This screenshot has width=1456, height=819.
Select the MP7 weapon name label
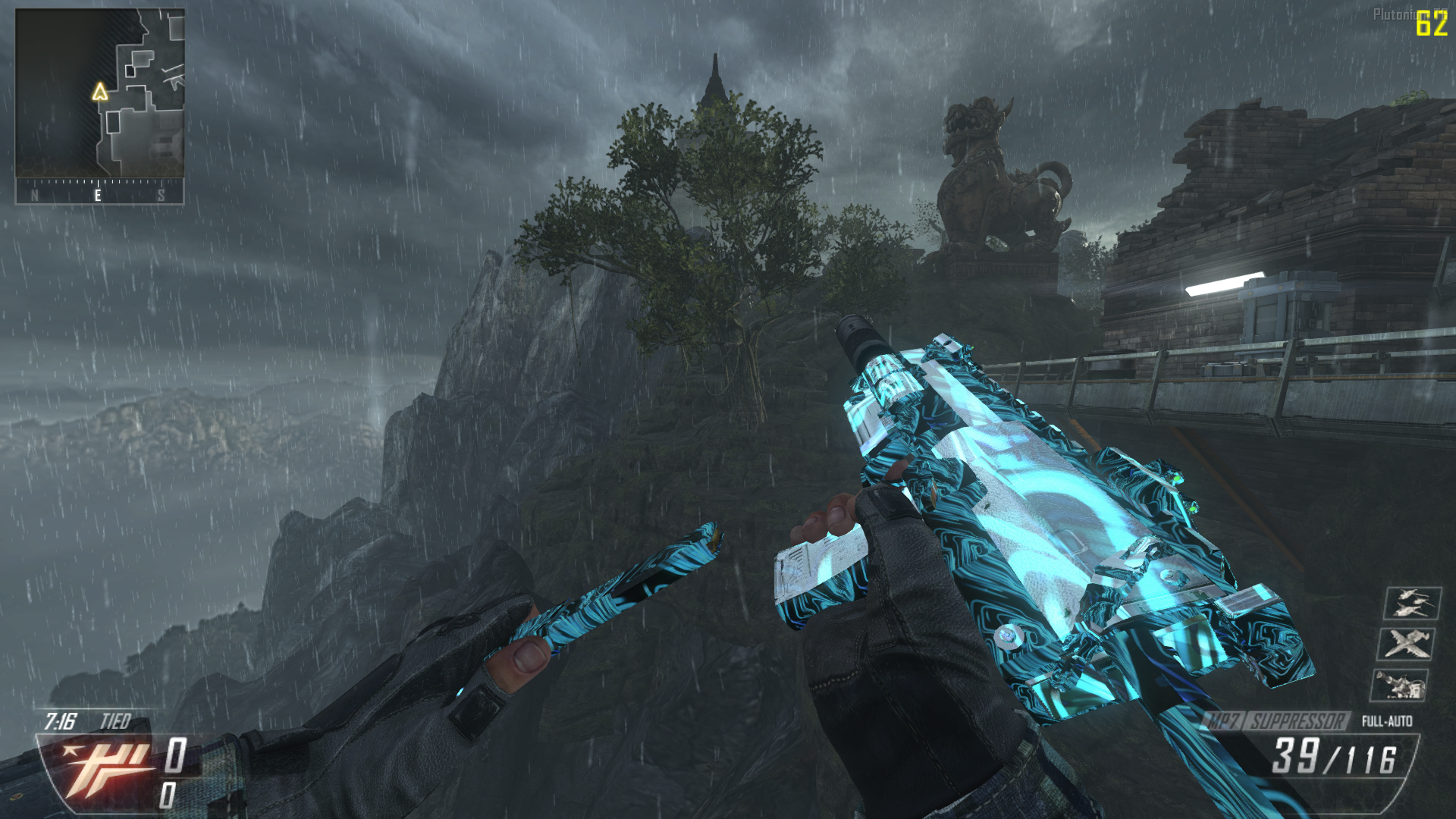[1222, 720]
